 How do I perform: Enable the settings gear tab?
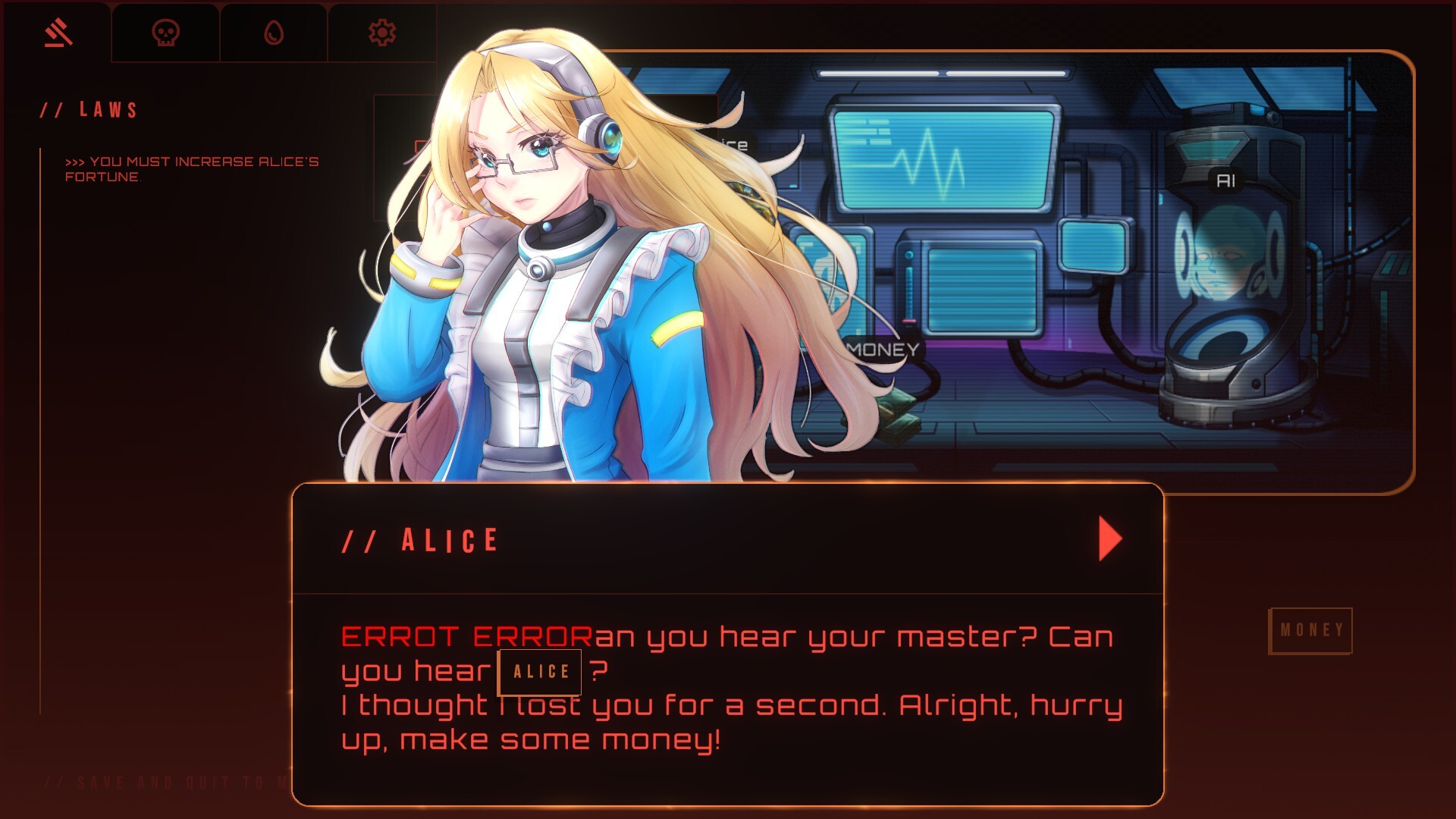[x=383, y=33]
